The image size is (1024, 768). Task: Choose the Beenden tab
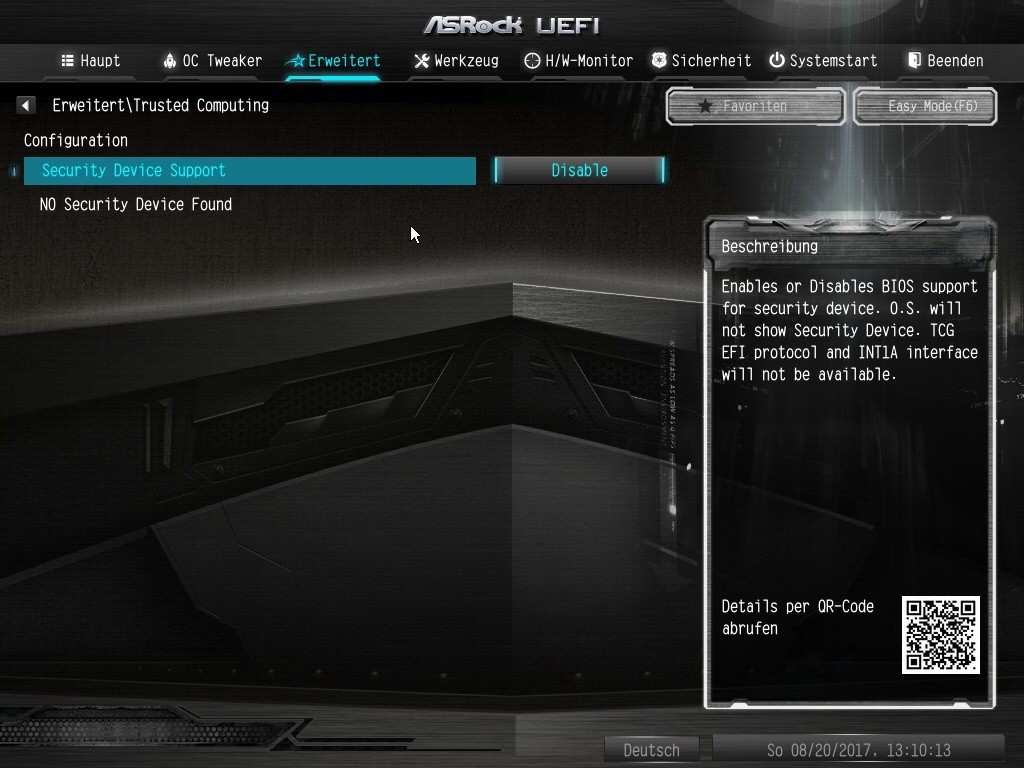tap(945, 61)
